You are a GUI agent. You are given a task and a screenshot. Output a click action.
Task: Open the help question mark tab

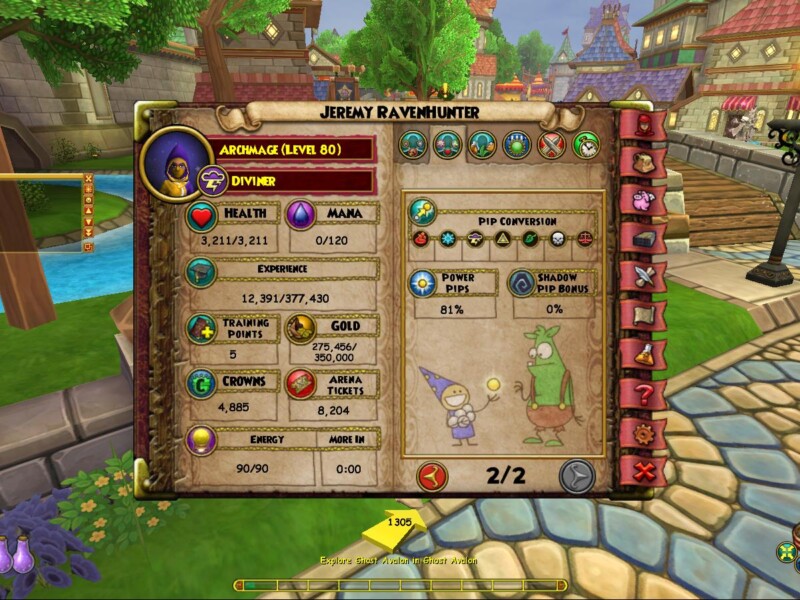click(x=642, y=392)
